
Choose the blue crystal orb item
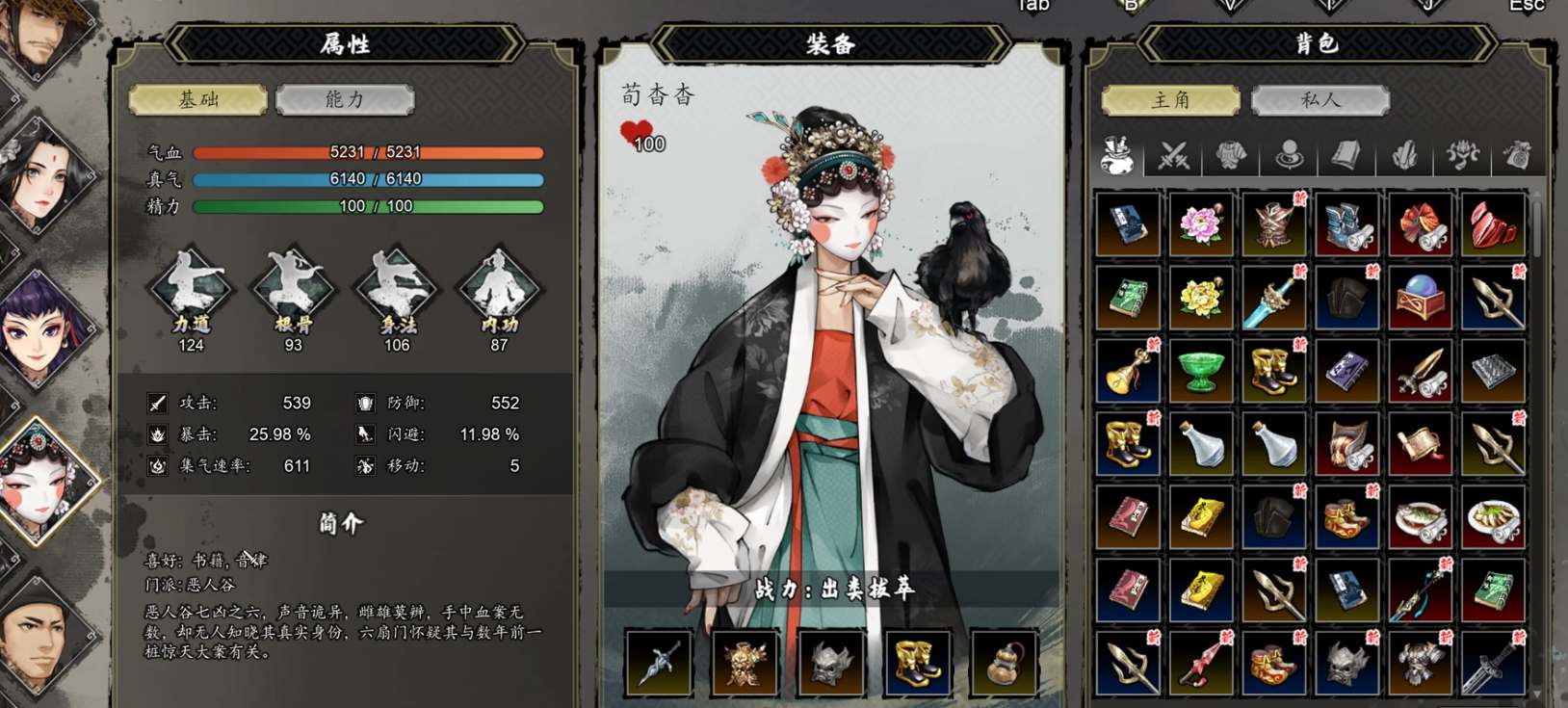pos(1420,299)
